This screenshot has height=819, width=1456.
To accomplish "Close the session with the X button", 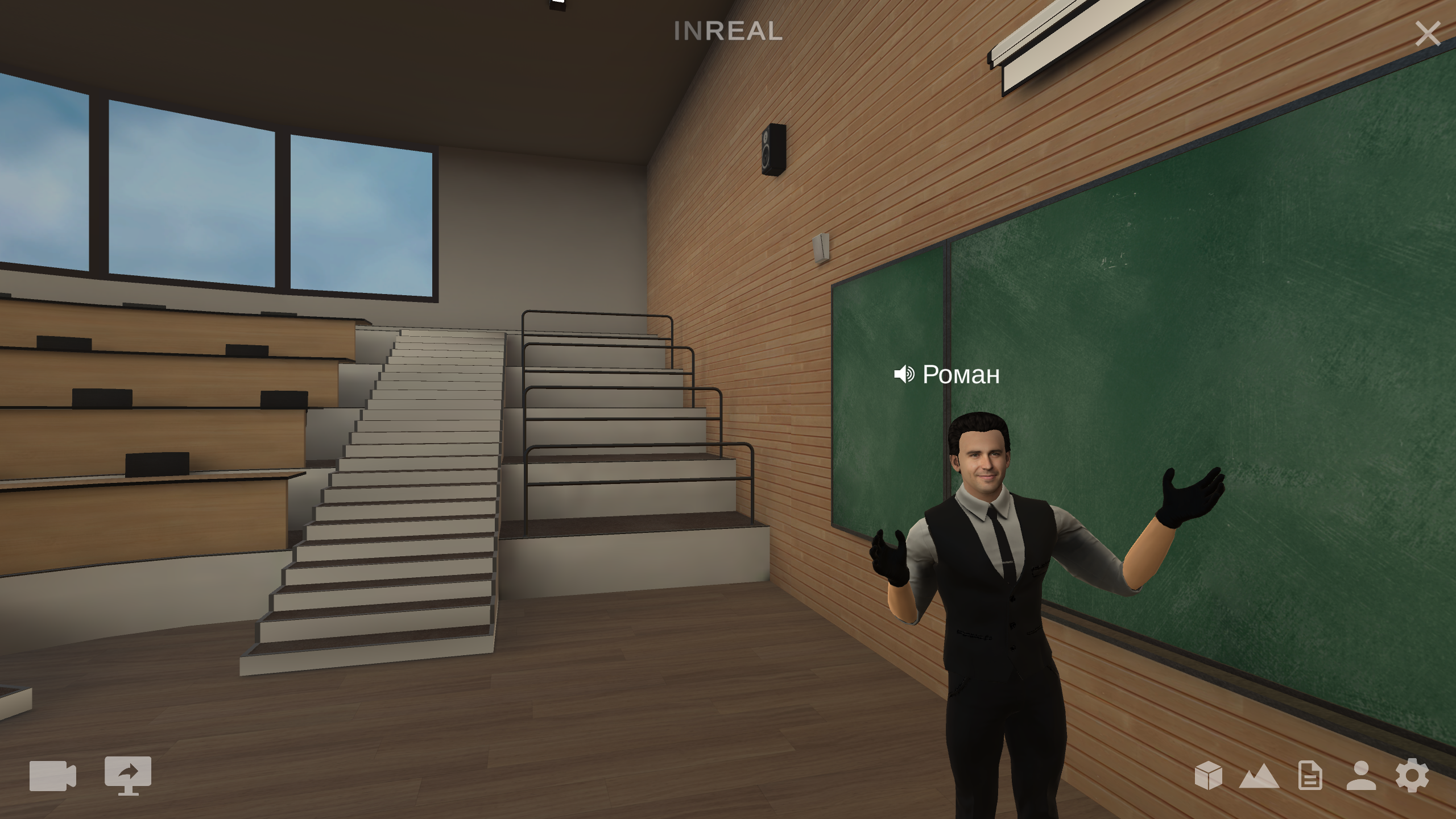I will tap(1428, 34).
